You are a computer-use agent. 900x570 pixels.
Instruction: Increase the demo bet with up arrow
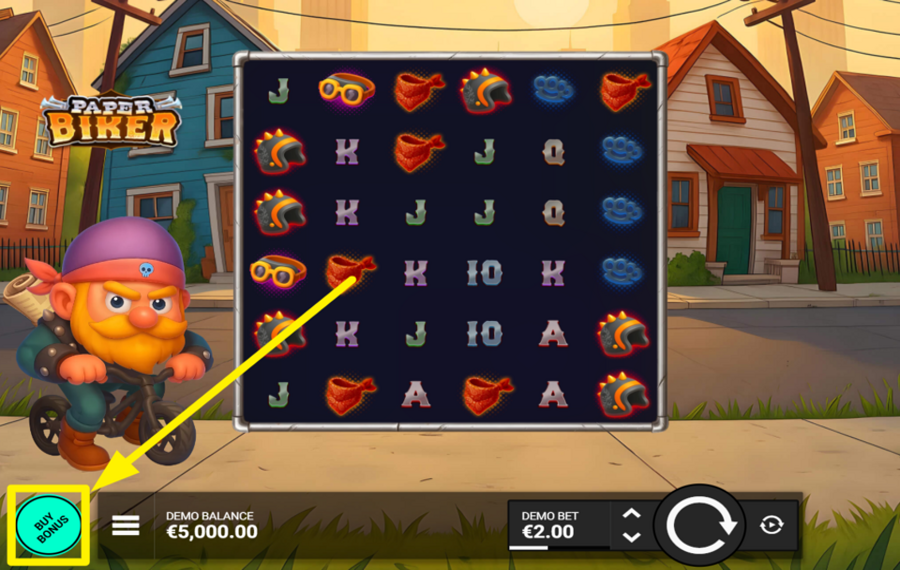pos(631,514)
